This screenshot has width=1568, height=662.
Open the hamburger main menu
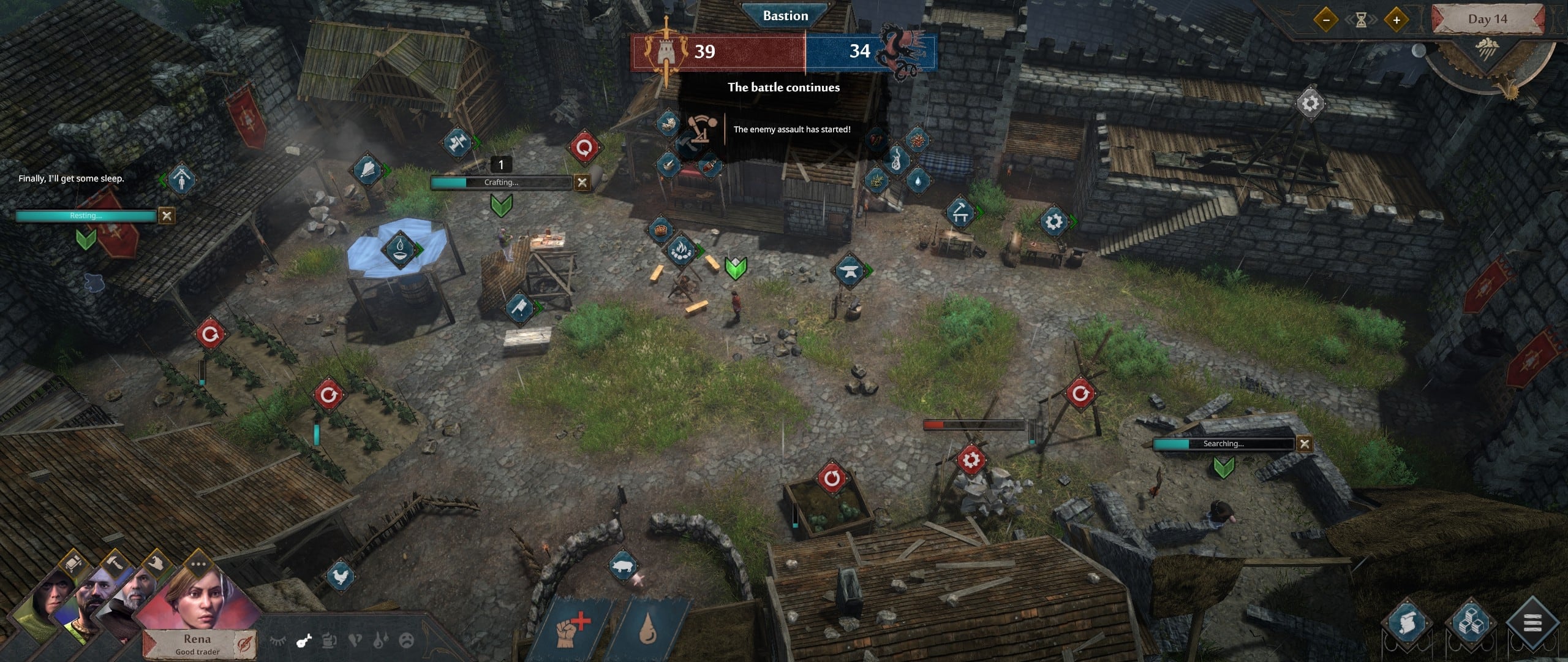pos(1531,625)
